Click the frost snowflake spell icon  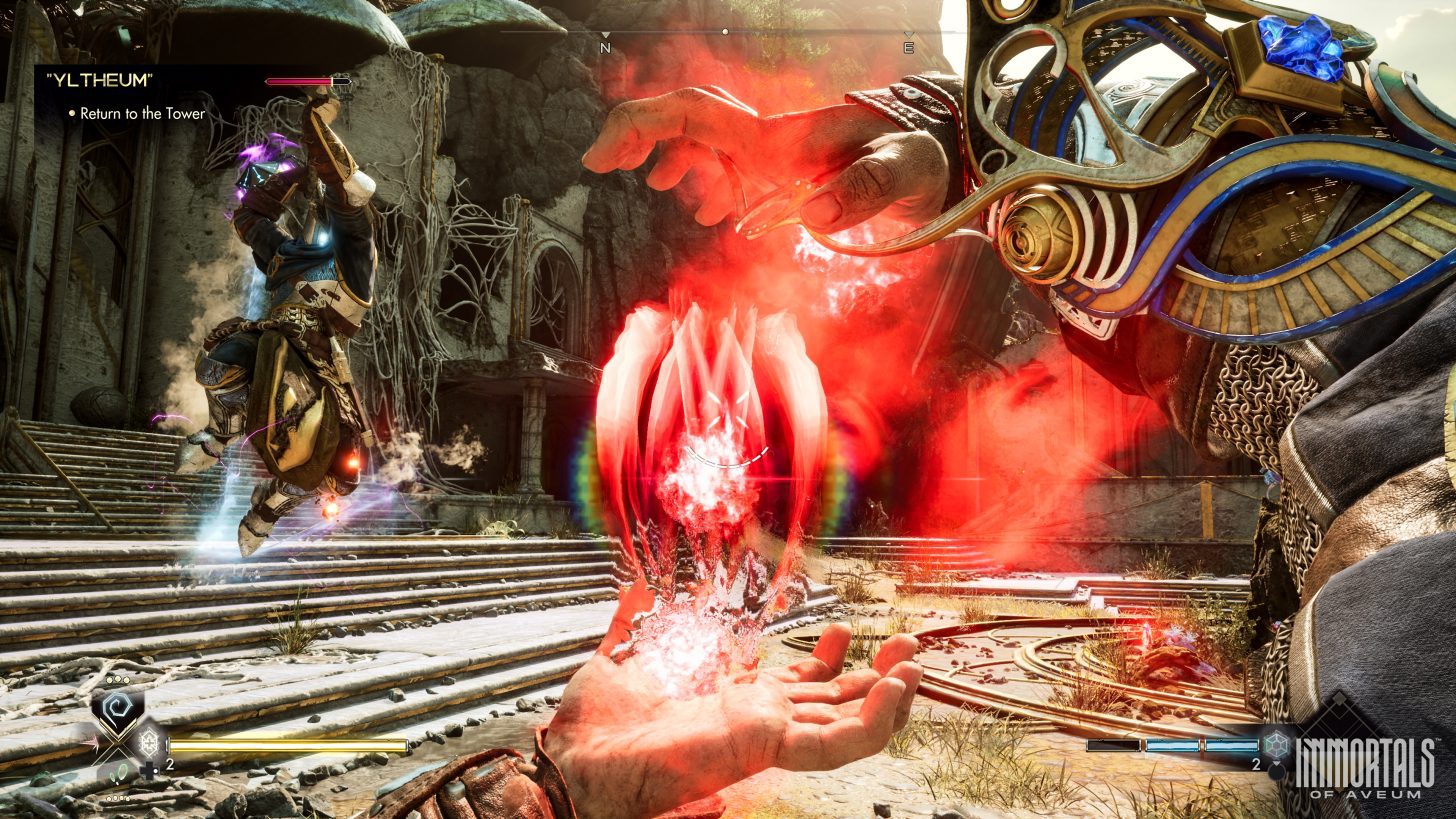coord(148,743)
